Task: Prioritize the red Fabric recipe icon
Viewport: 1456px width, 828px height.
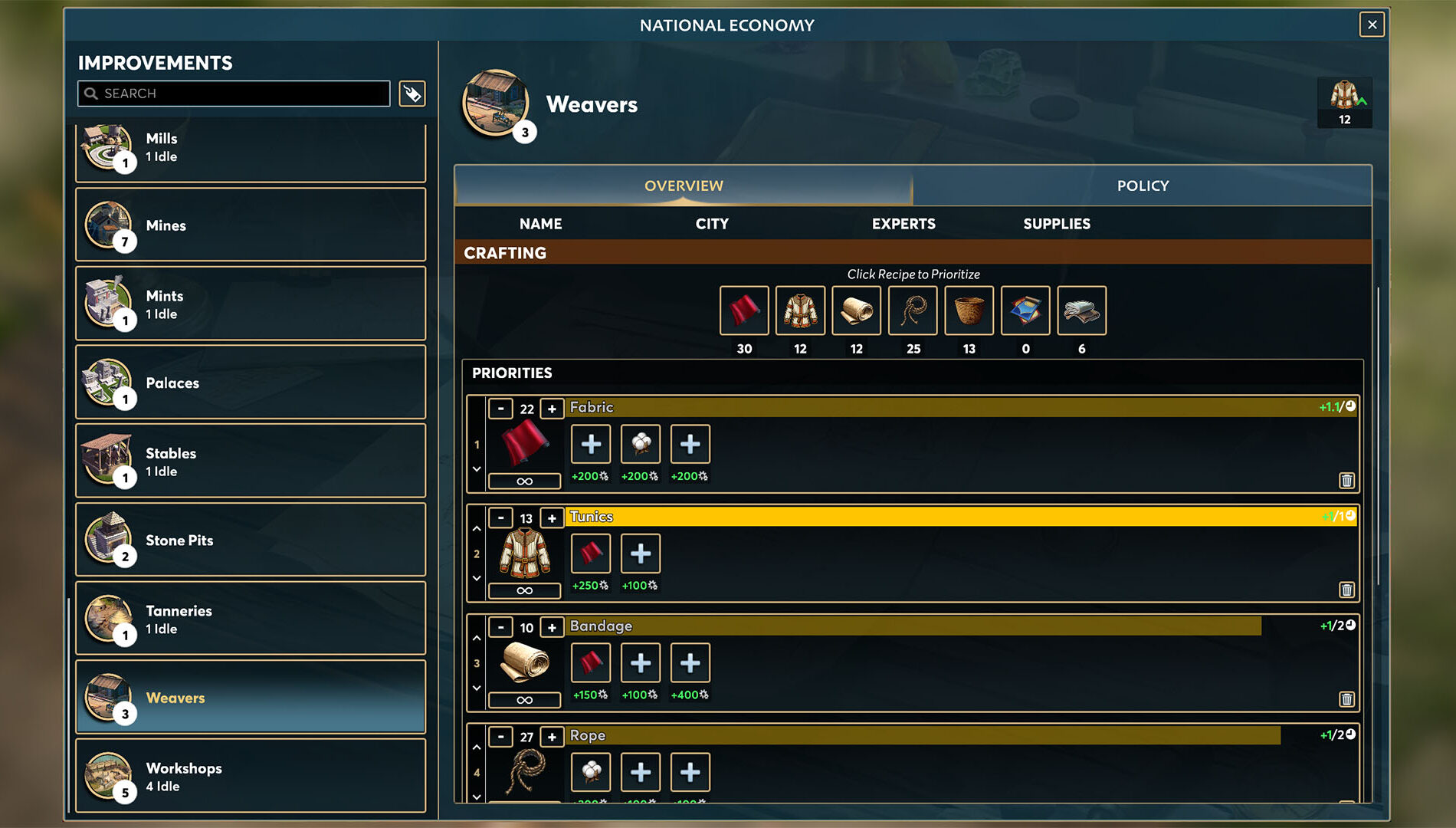Action: tap(743, 310)
